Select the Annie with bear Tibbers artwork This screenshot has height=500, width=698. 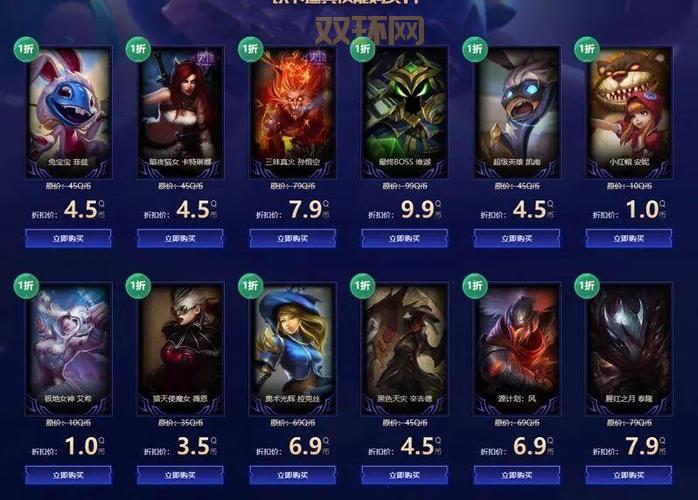coord(628,104)
